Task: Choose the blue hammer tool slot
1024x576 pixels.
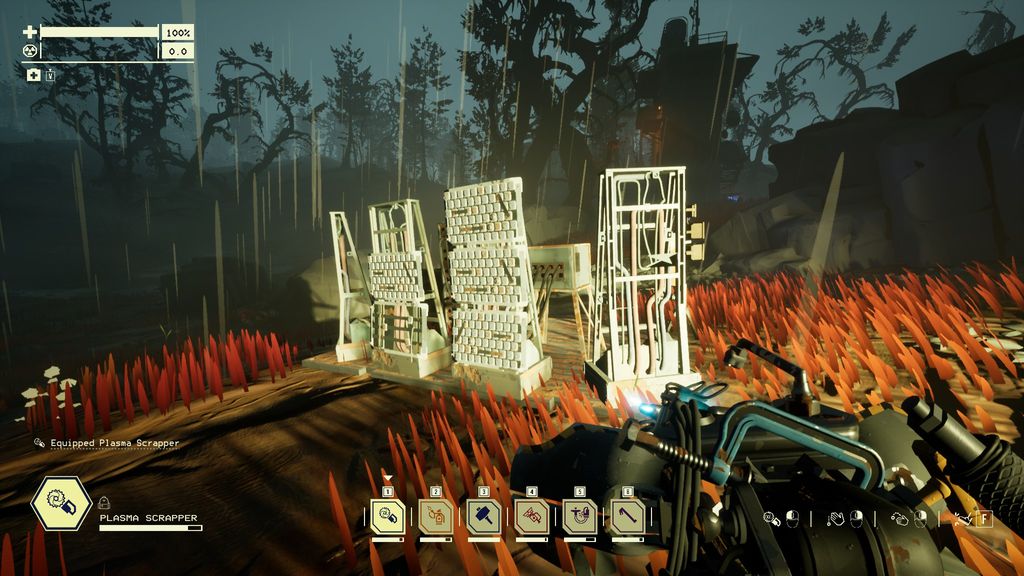Action: 484,516
